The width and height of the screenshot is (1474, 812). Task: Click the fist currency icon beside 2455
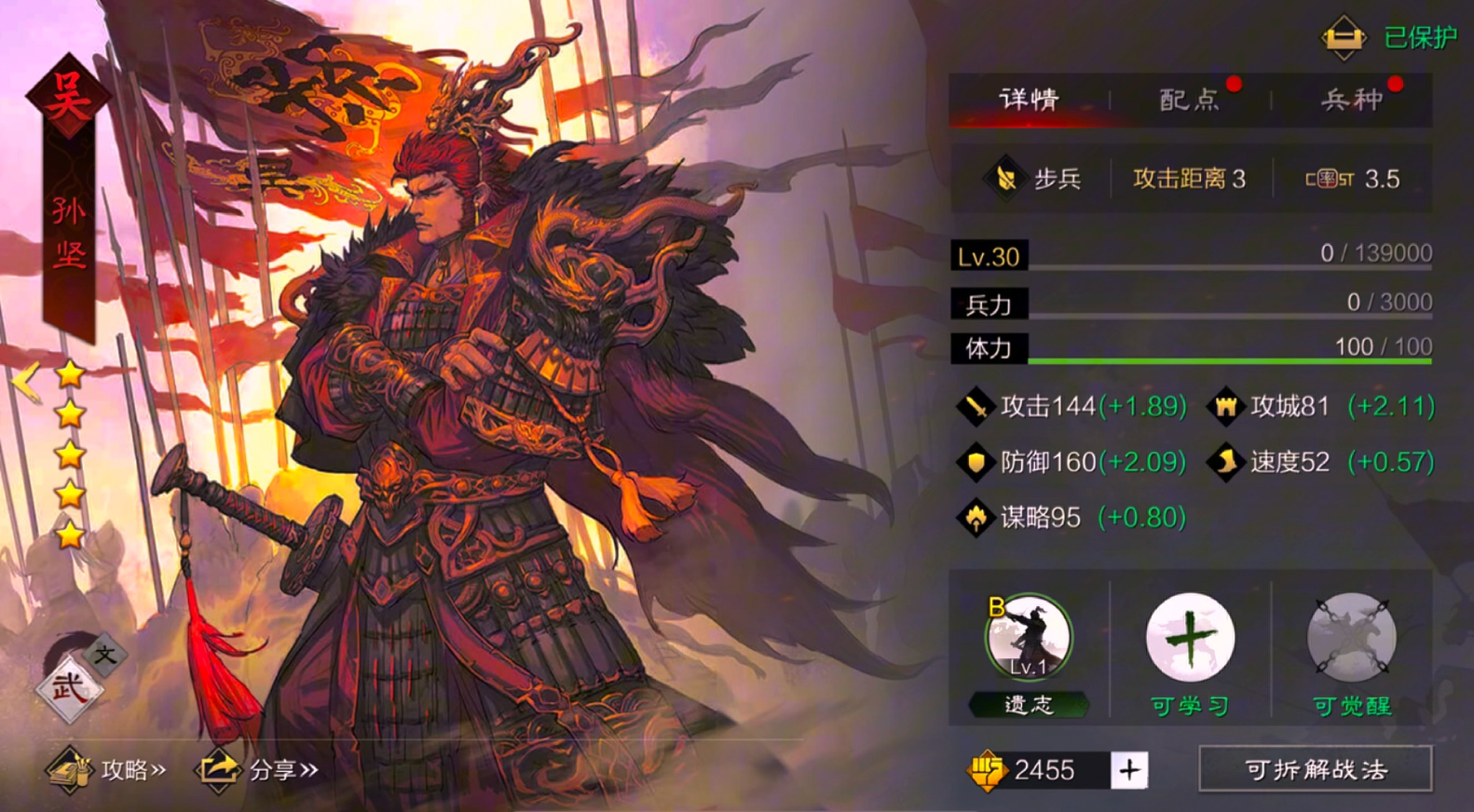(989, 770)
